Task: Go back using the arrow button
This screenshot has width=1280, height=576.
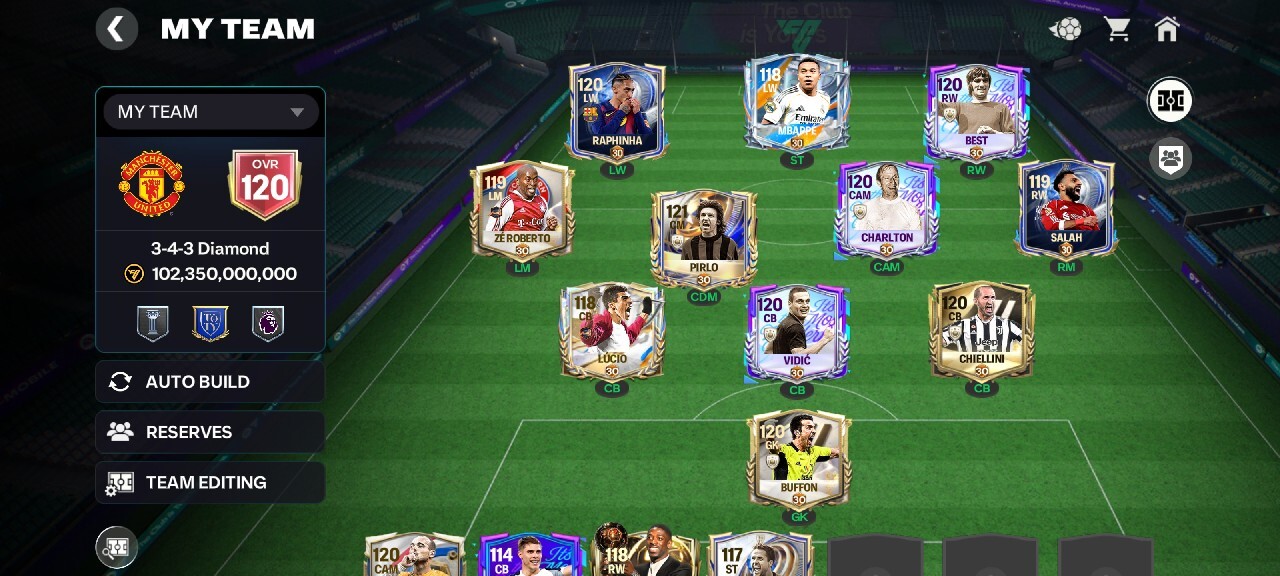Action: click(x=117, y=29)
